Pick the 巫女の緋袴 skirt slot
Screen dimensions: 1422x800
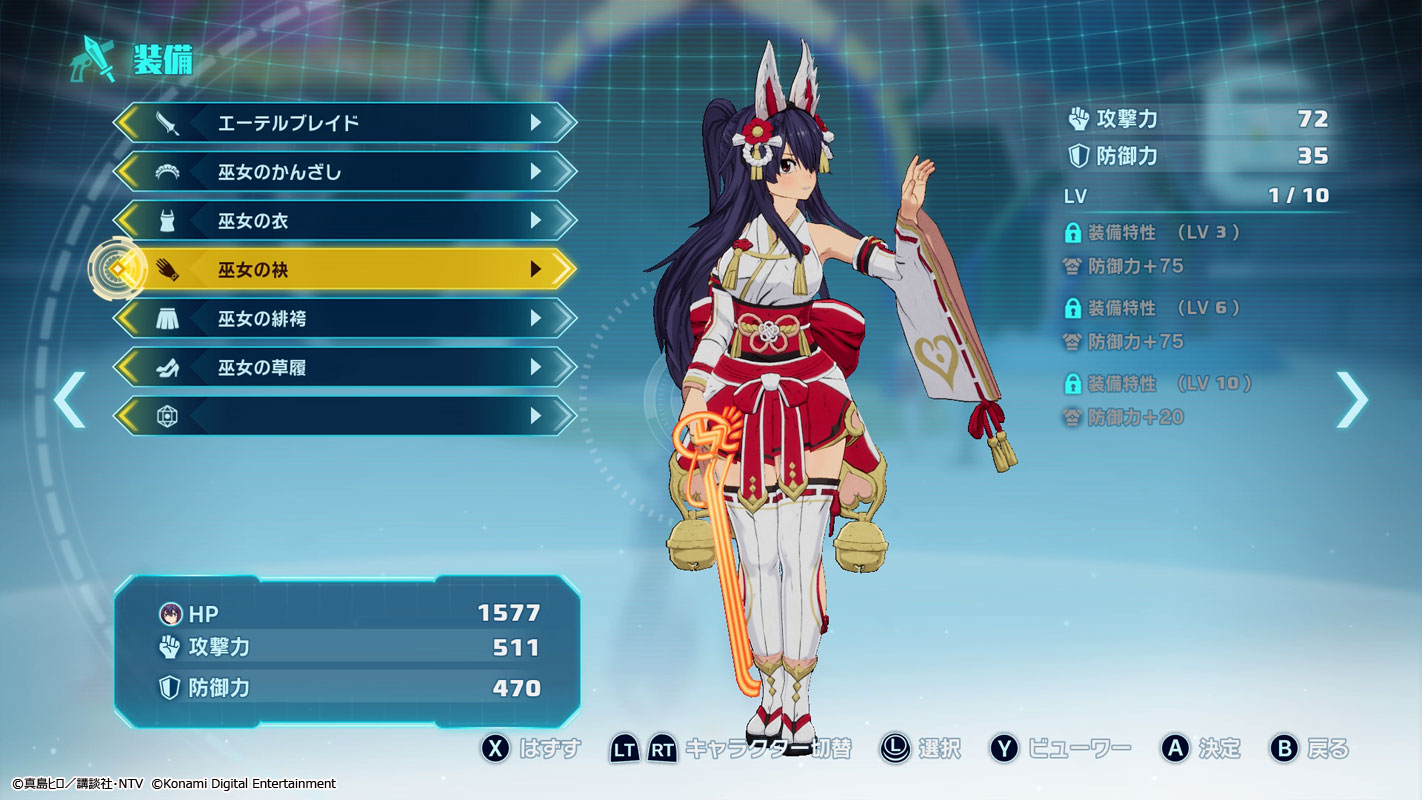tap(345, 319)
